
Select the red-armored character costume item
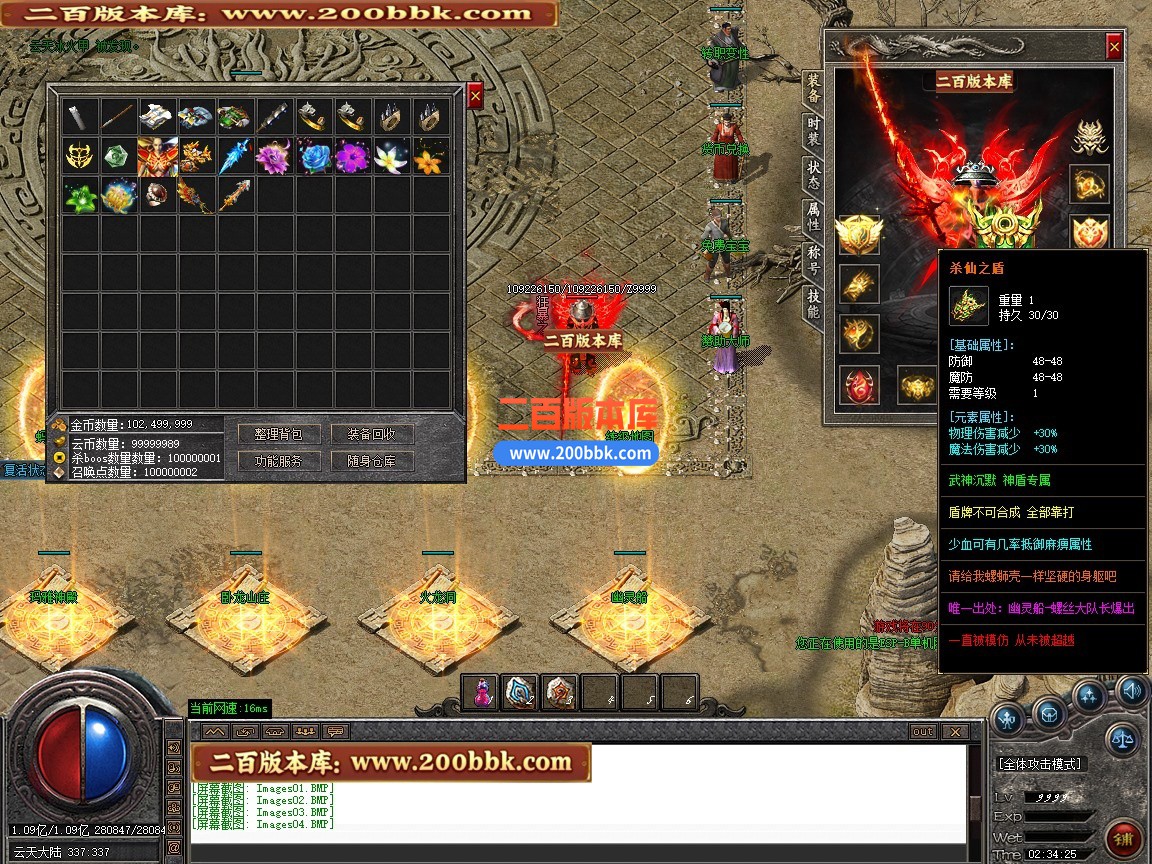click(x=158, y=156)
